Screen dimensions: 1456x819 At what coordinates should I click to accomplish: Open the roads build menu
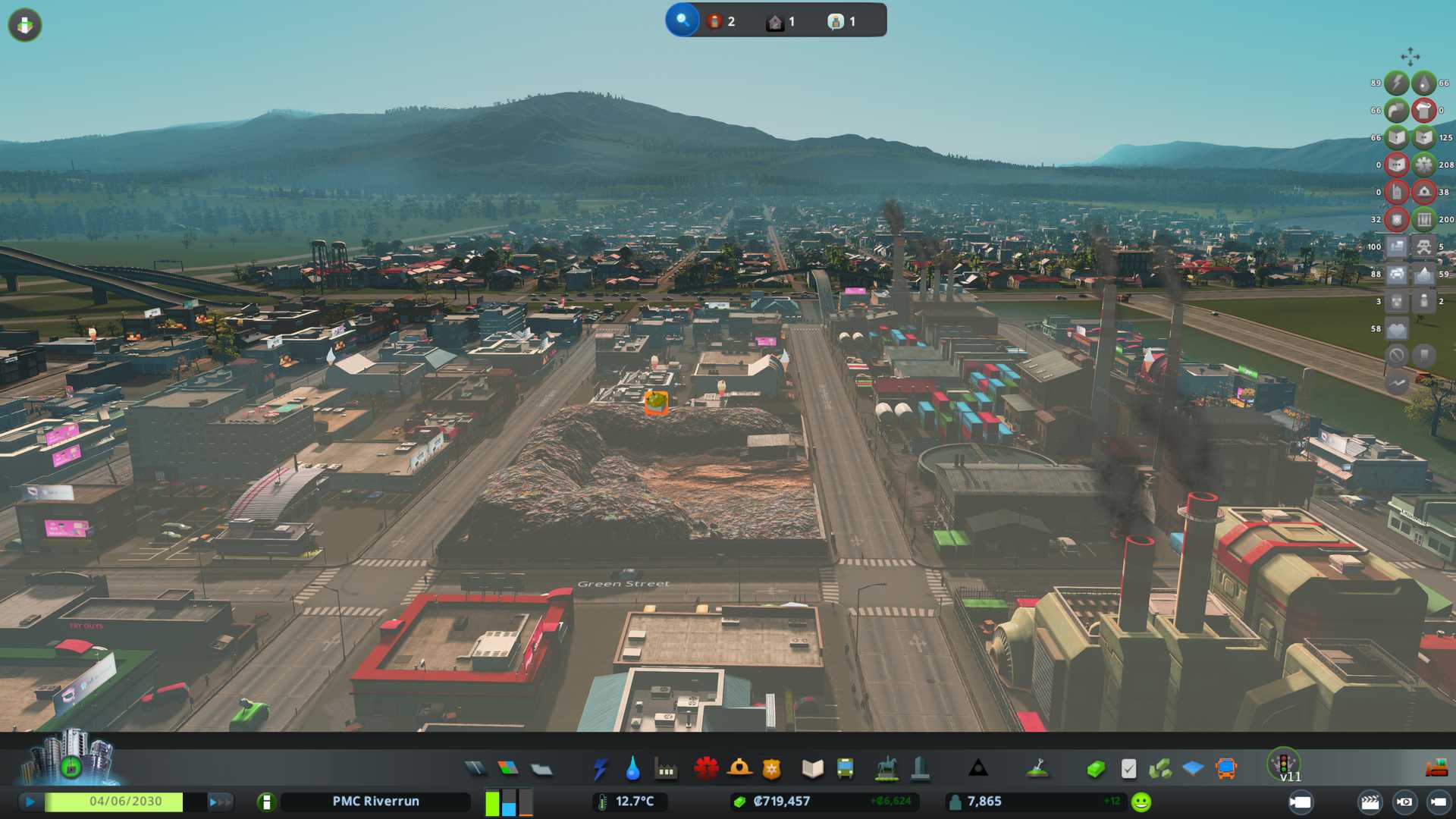pyautogui.click(x=475, y=769)
